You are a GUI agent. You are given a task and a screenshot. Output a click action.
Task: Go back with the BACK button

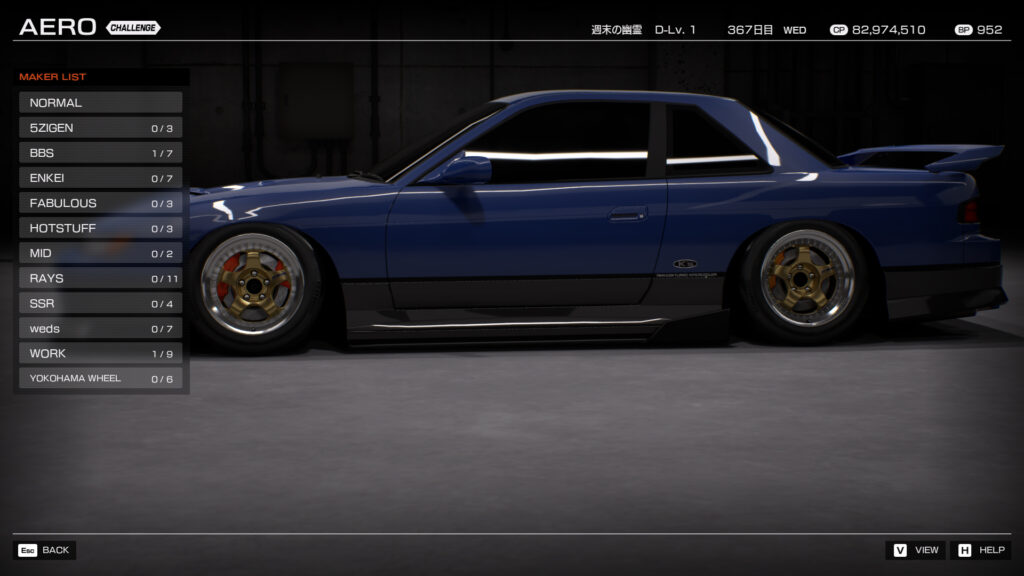(x=45, y=550)
